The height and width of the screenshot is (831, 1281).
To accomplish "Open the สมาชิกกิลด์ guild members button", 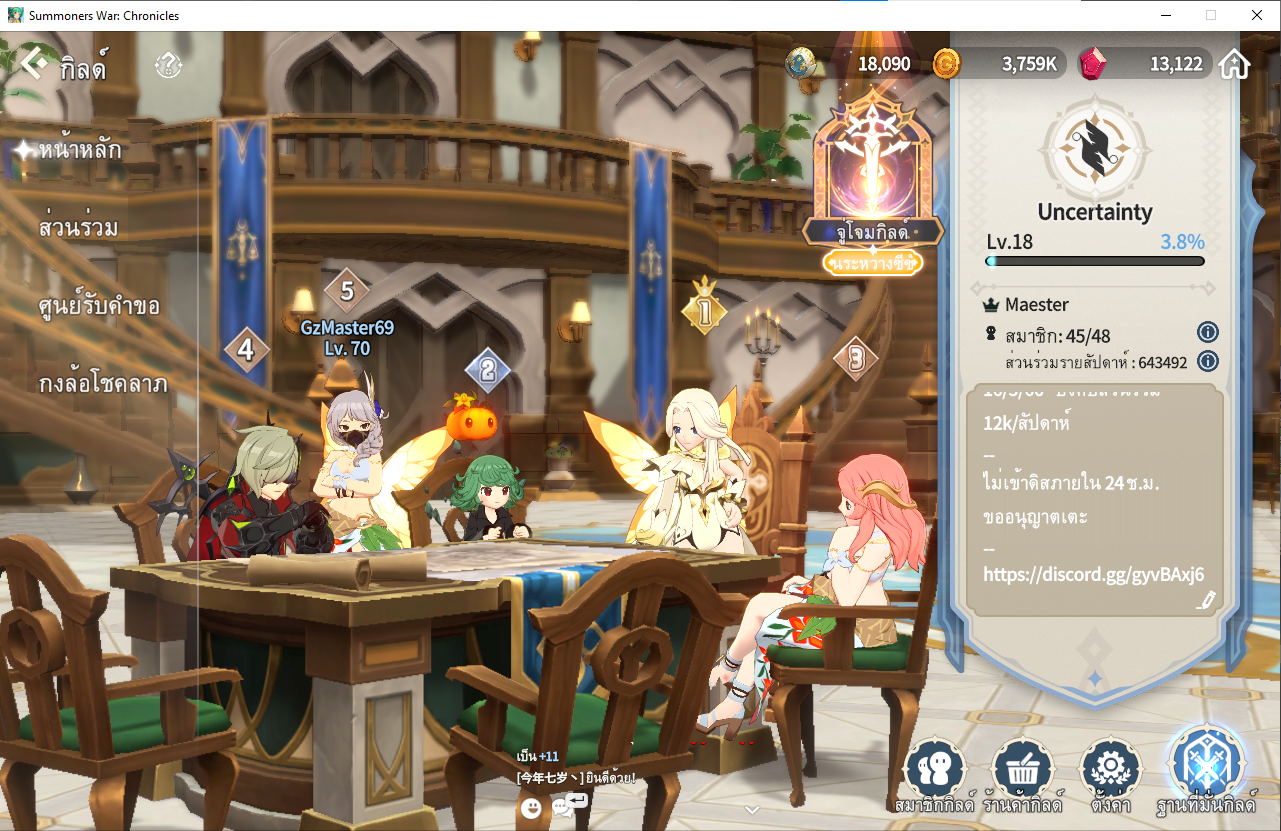I will [x=934, y=774].
